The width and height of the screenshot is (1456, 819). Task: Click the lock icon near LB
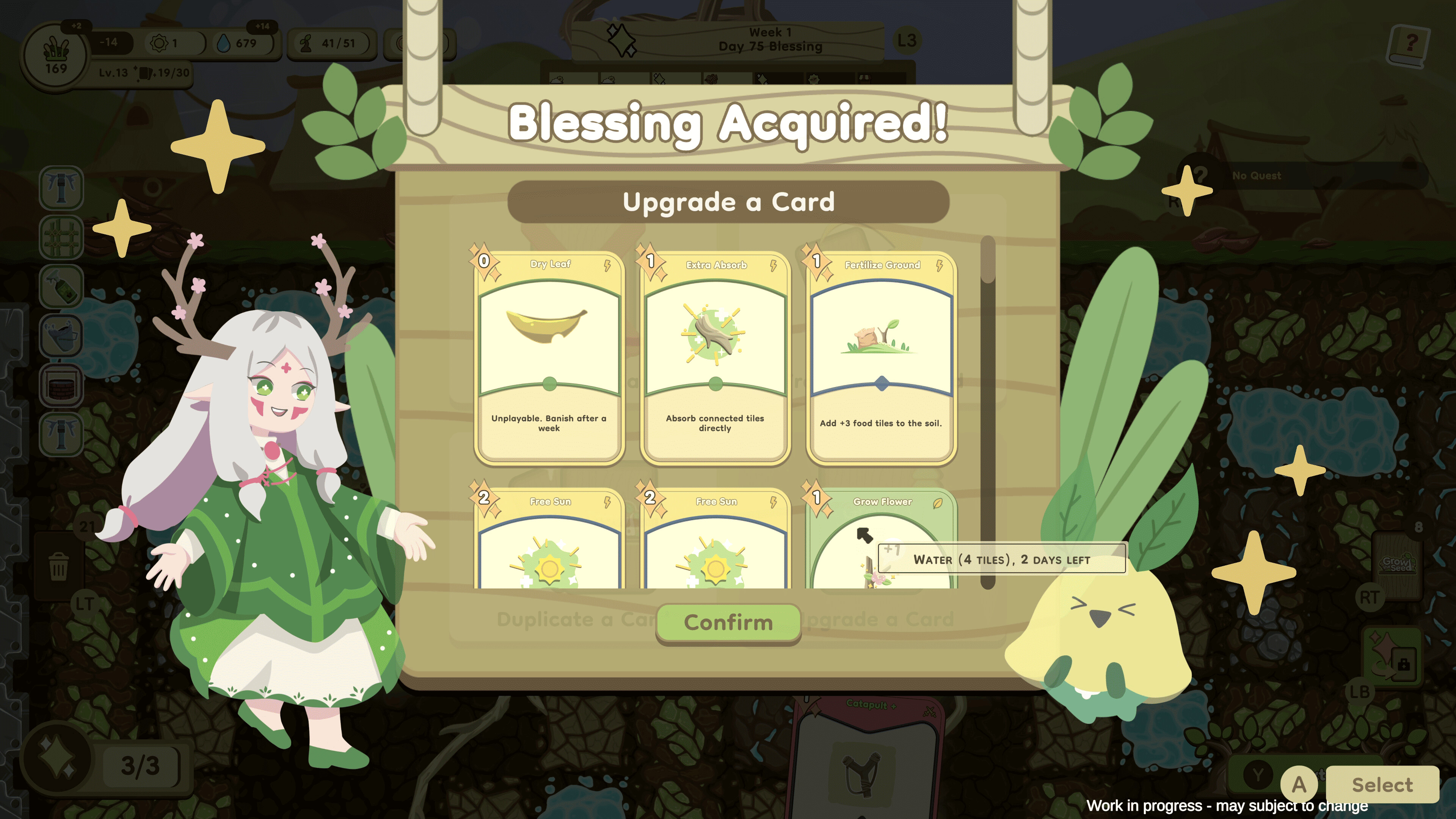click(x=1404, y=664)
